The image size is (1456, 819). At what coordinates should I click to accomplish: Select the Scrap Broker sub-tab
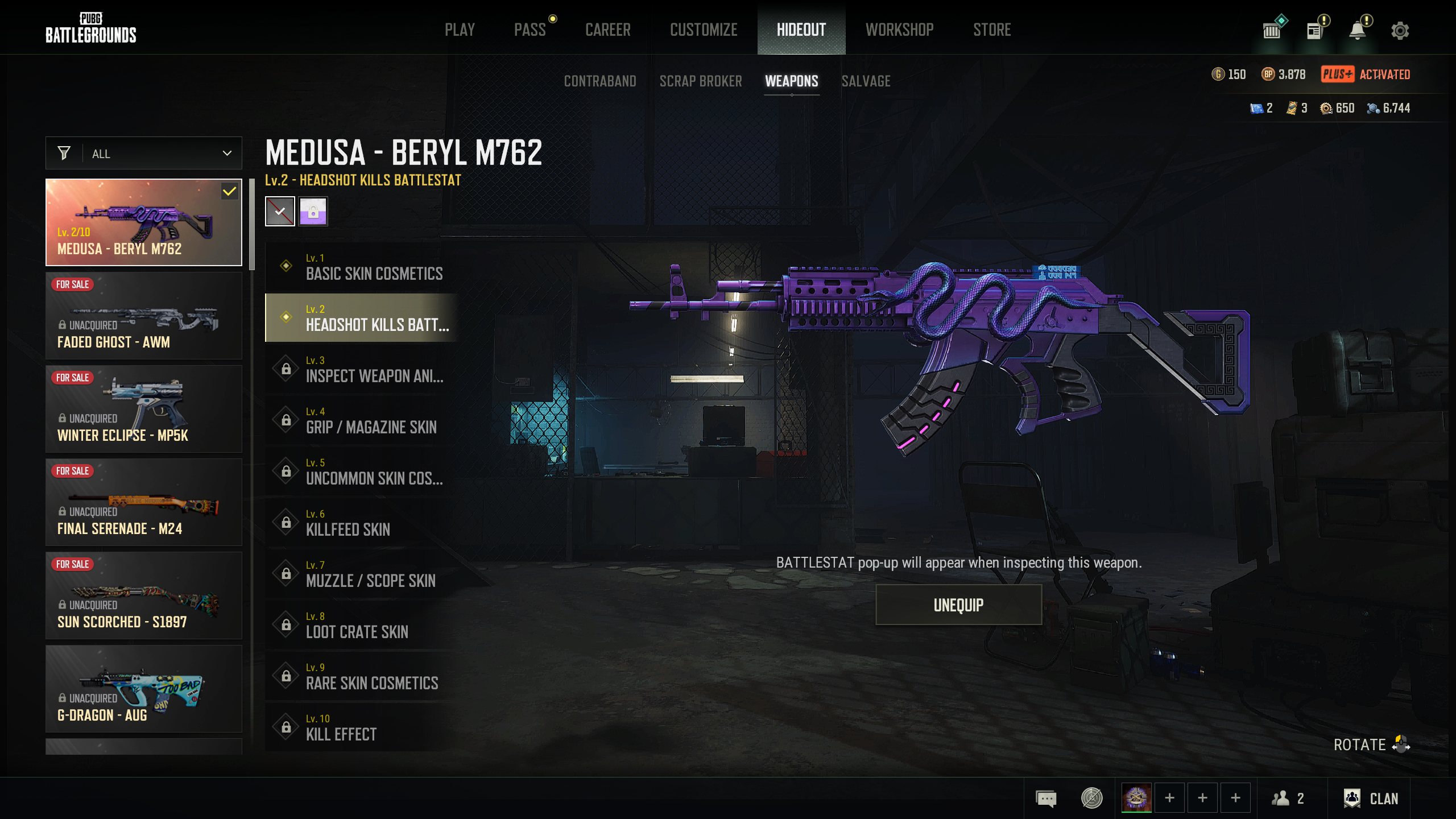pos(700,81)
